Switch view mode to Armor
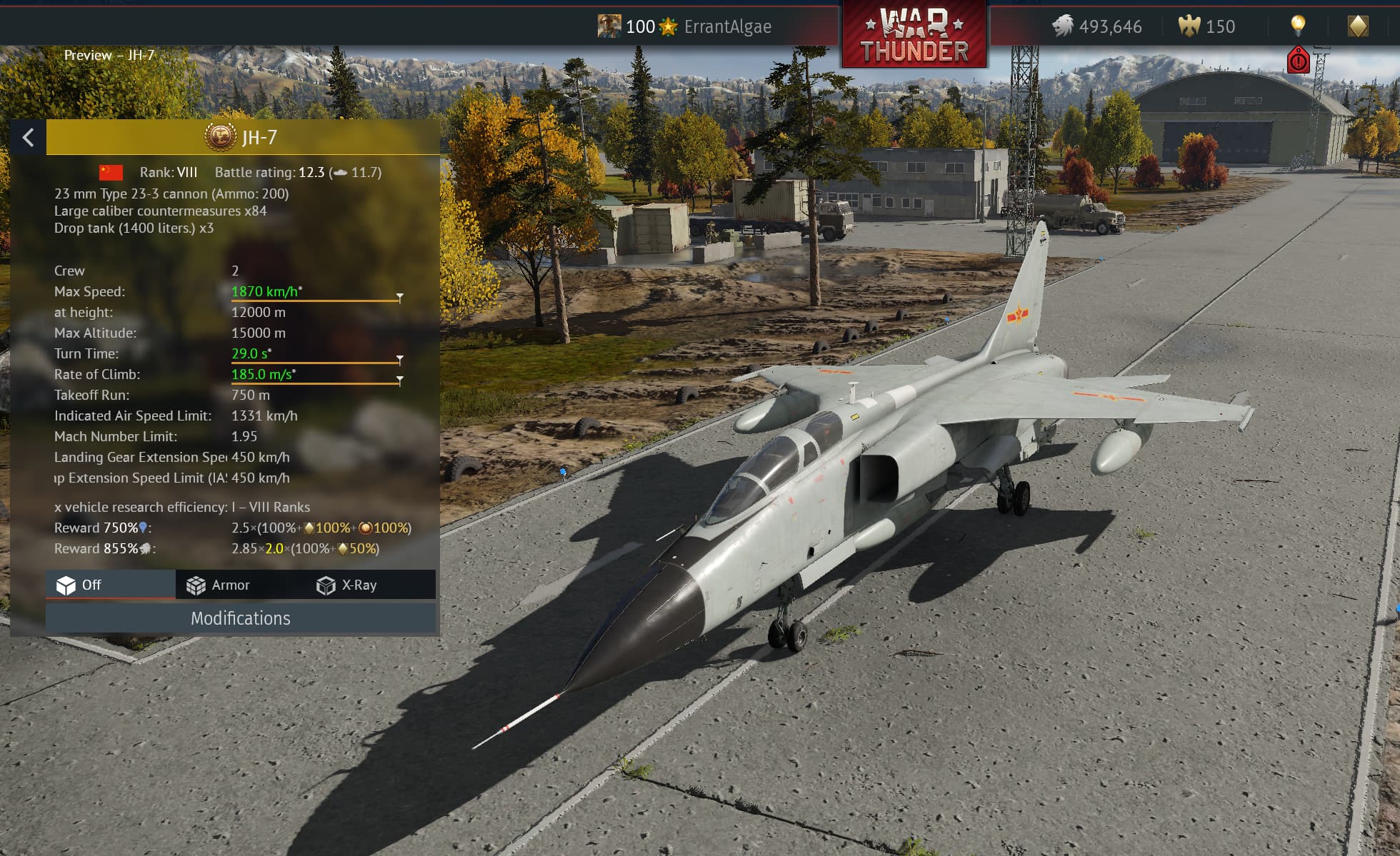Viewport: 1400px width, 856px height. coord(219,585)
